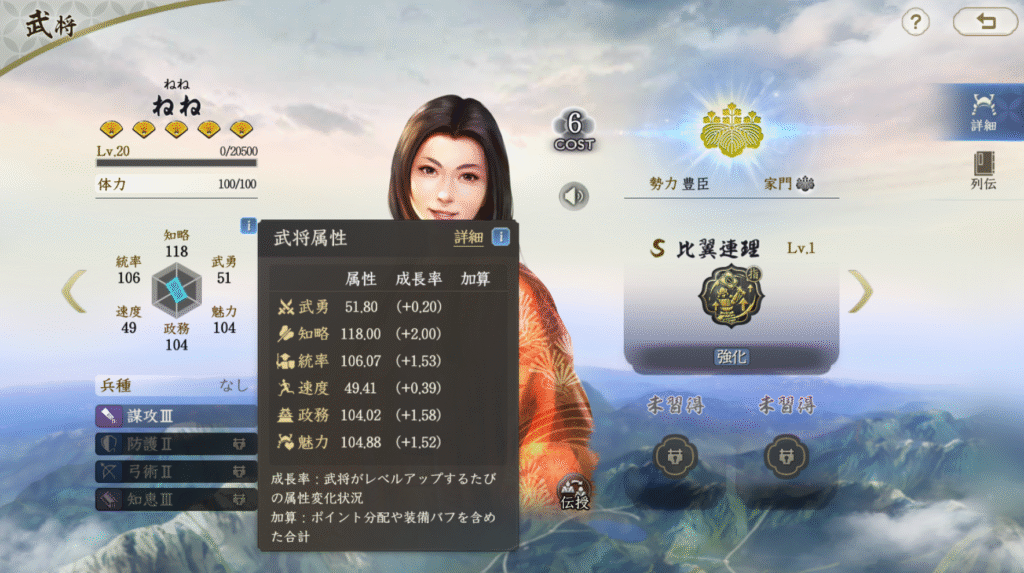Go to previous general with left arrow
Screen dimensions: 1024x573
click(x=74, y=291)
